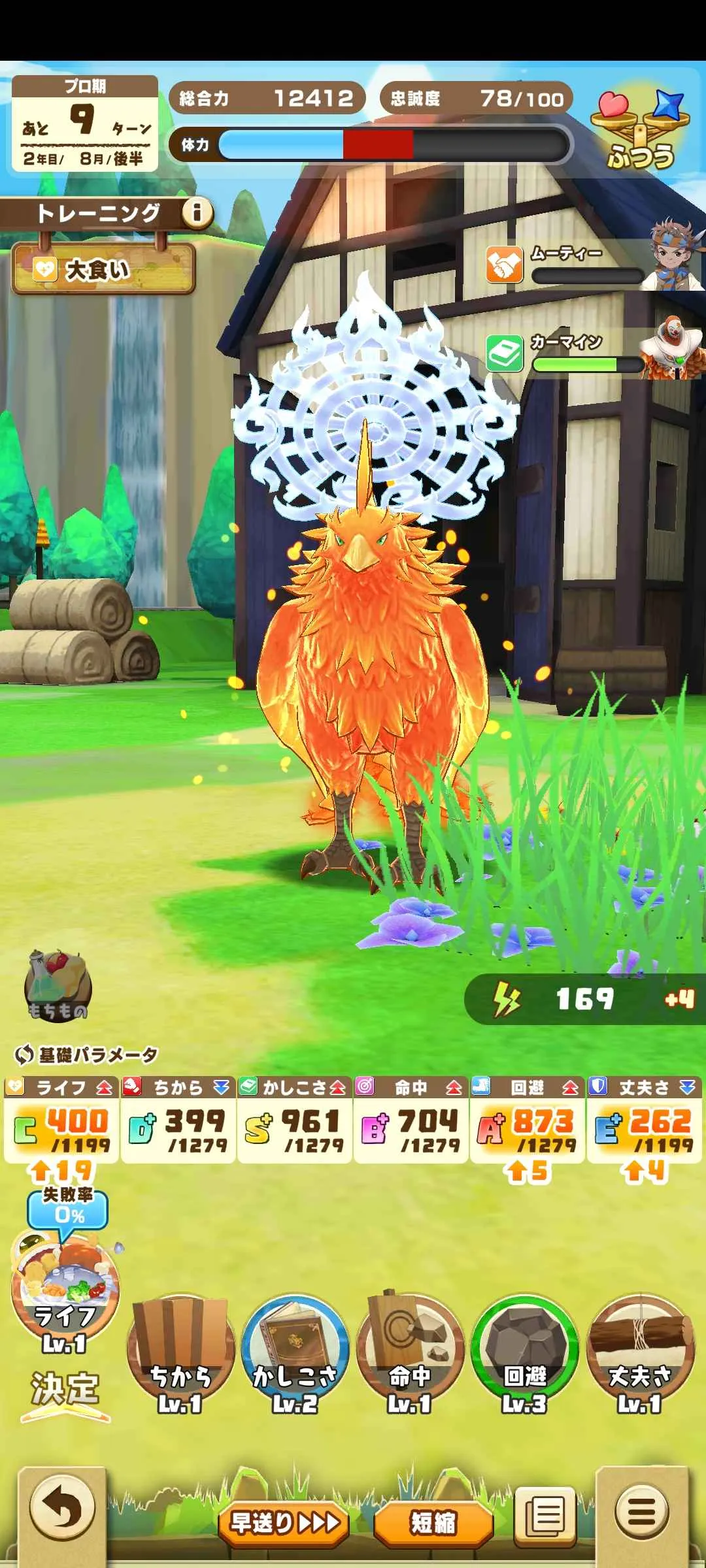Select the かしこさ training book

pyautogui.click(x=295, y=1352)
